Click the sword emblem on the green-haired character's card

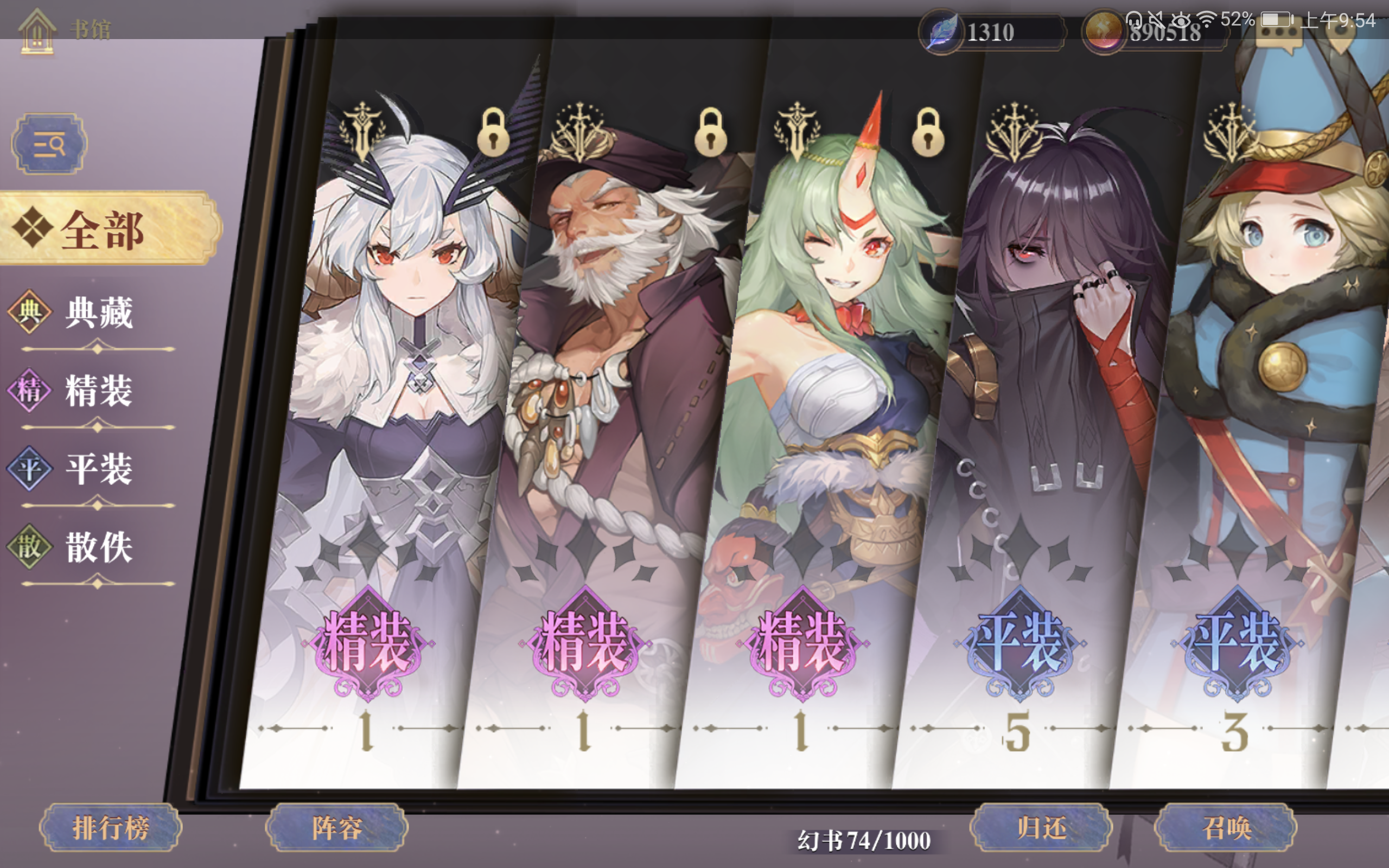tap(797, 127)
